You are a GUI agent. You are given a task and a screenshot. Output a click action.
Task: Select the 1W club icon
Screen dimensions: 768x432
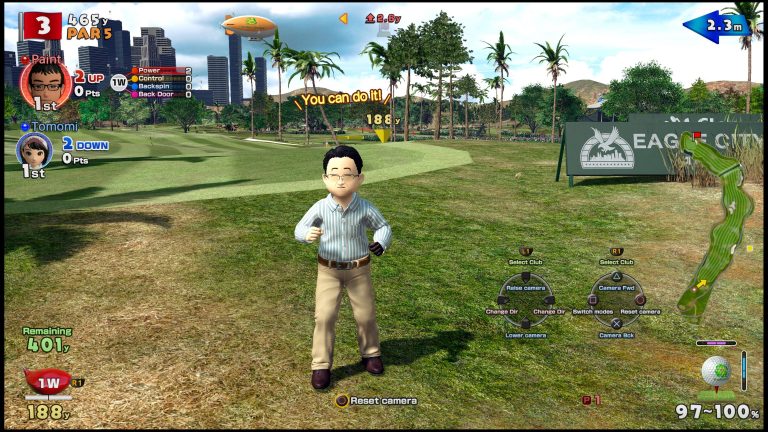pyautogui.click(x=47, y=382)
